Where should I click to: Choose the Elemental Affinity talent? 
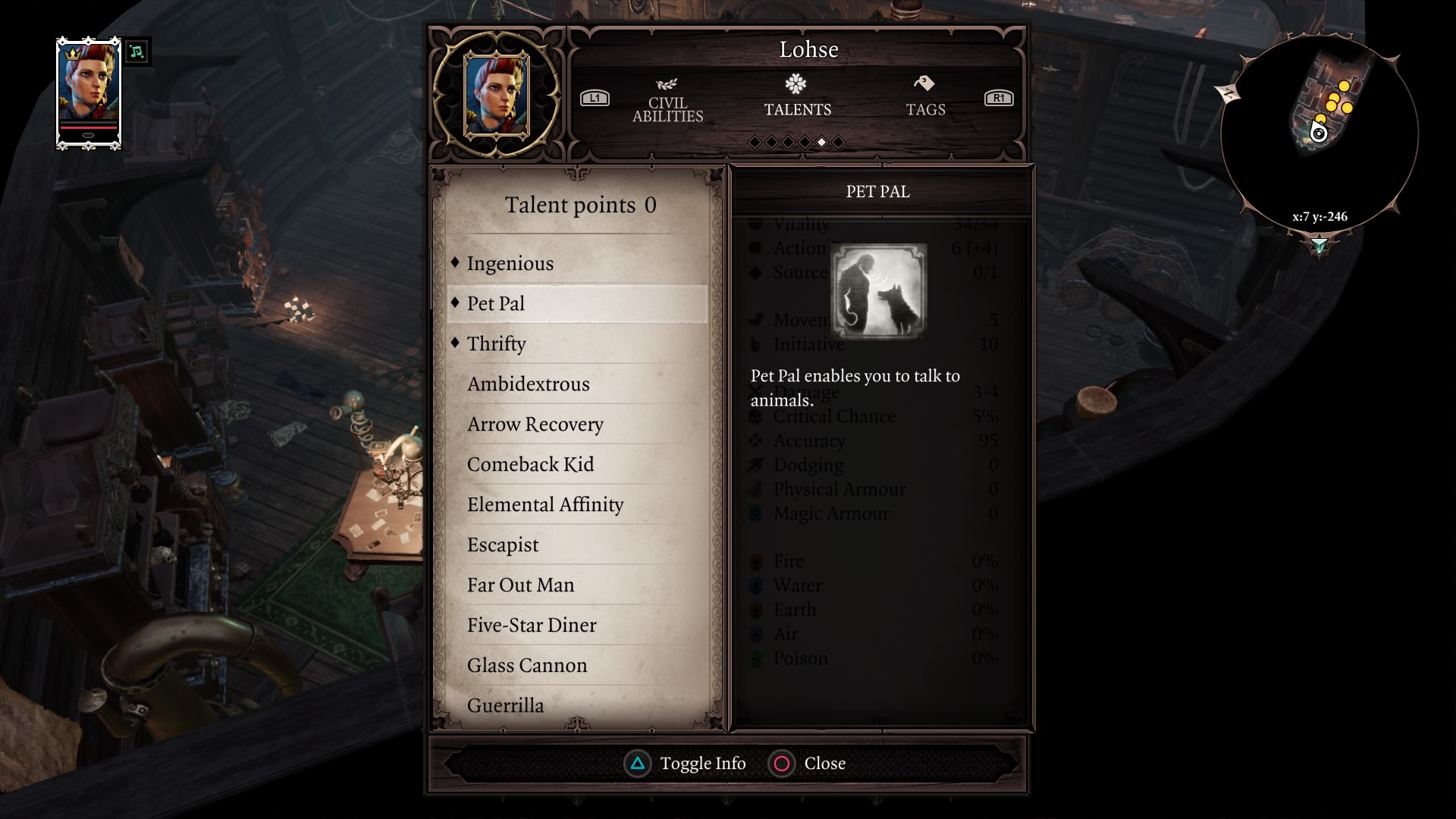point(544,504)
